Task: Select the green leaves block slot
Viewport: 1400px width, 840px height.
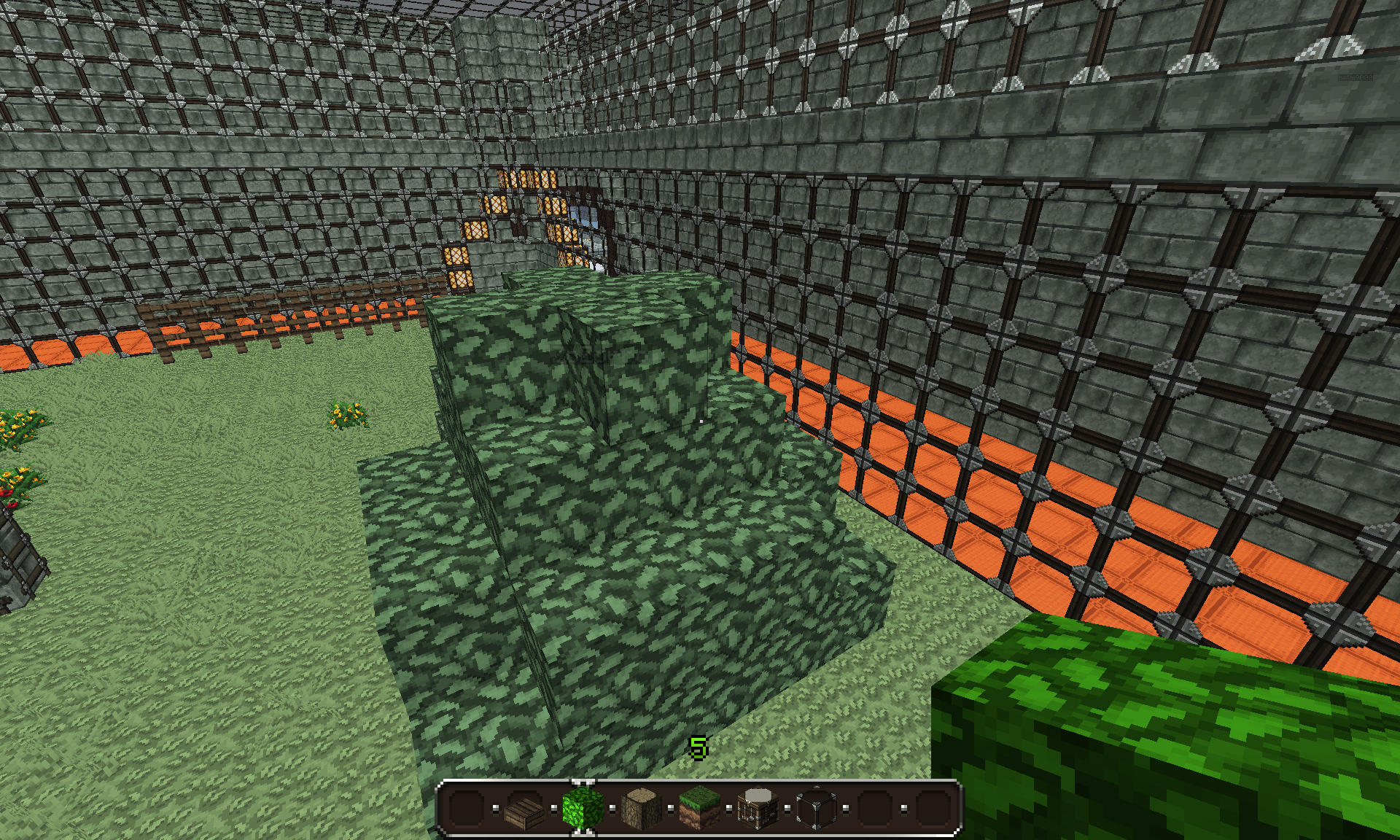Action: (583, 808)
